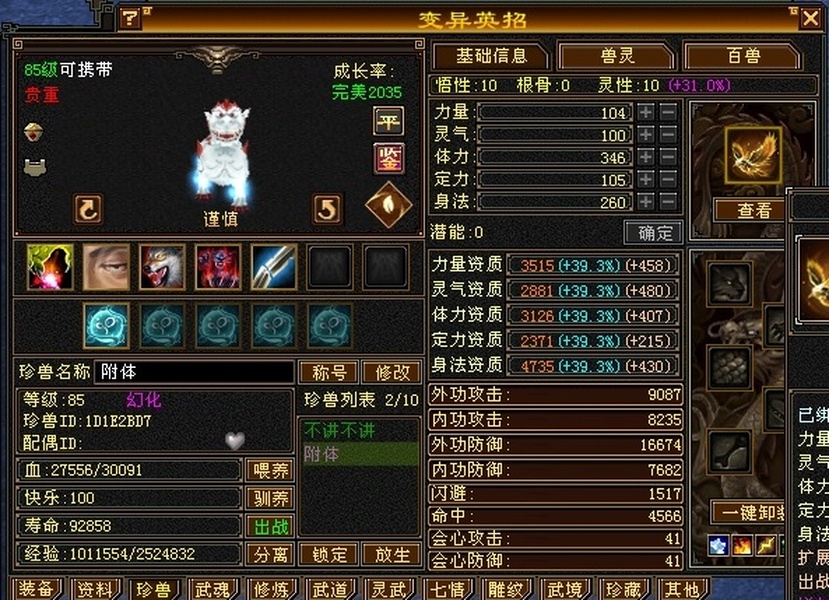The width and height of the screenshot is (829, 600).
Task: Feed the pet with 喂养
Action: (x=270, y=470)
